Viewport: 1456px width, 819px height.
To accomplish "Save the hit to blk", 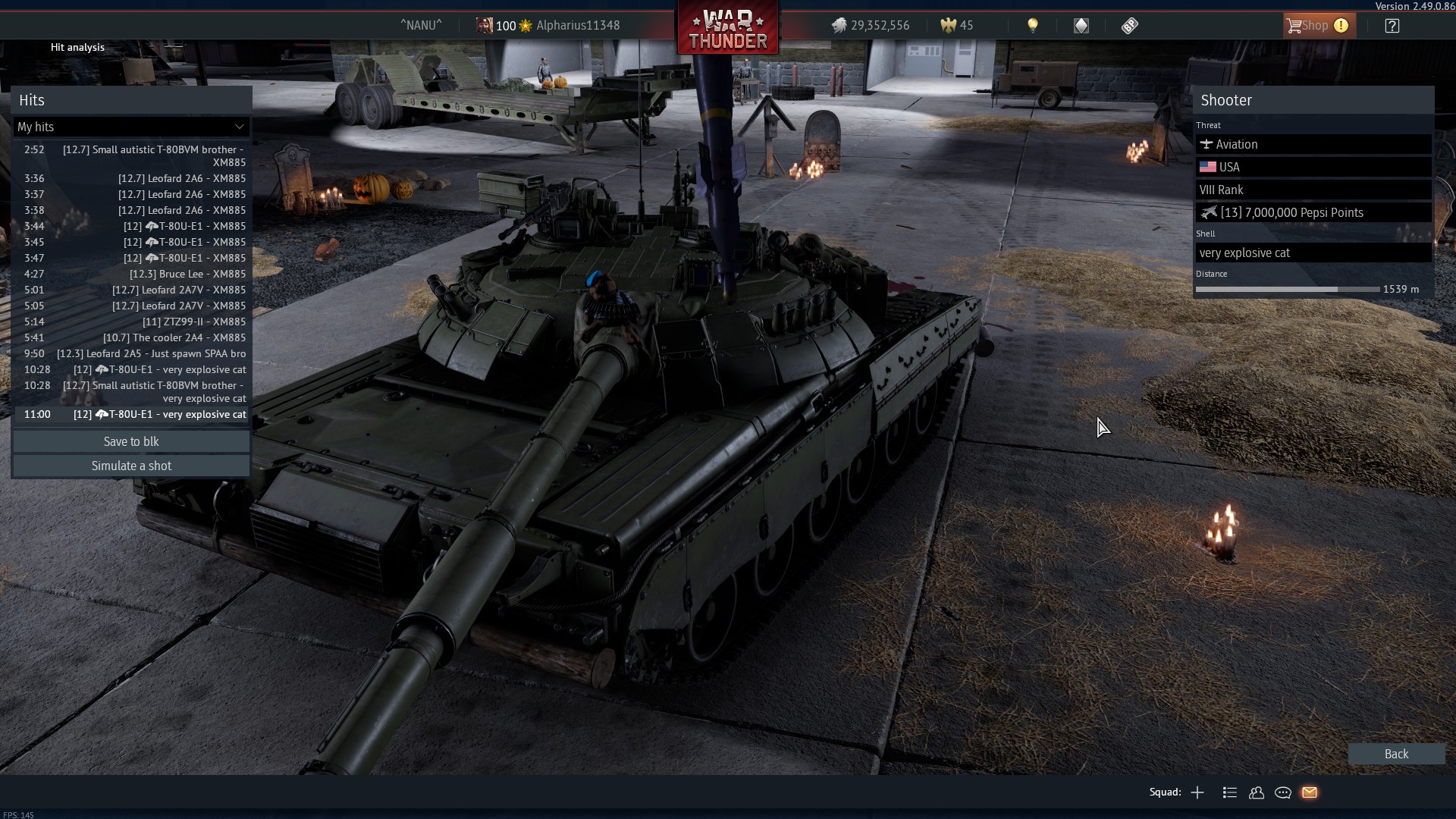I will click(x=131, y=441).
